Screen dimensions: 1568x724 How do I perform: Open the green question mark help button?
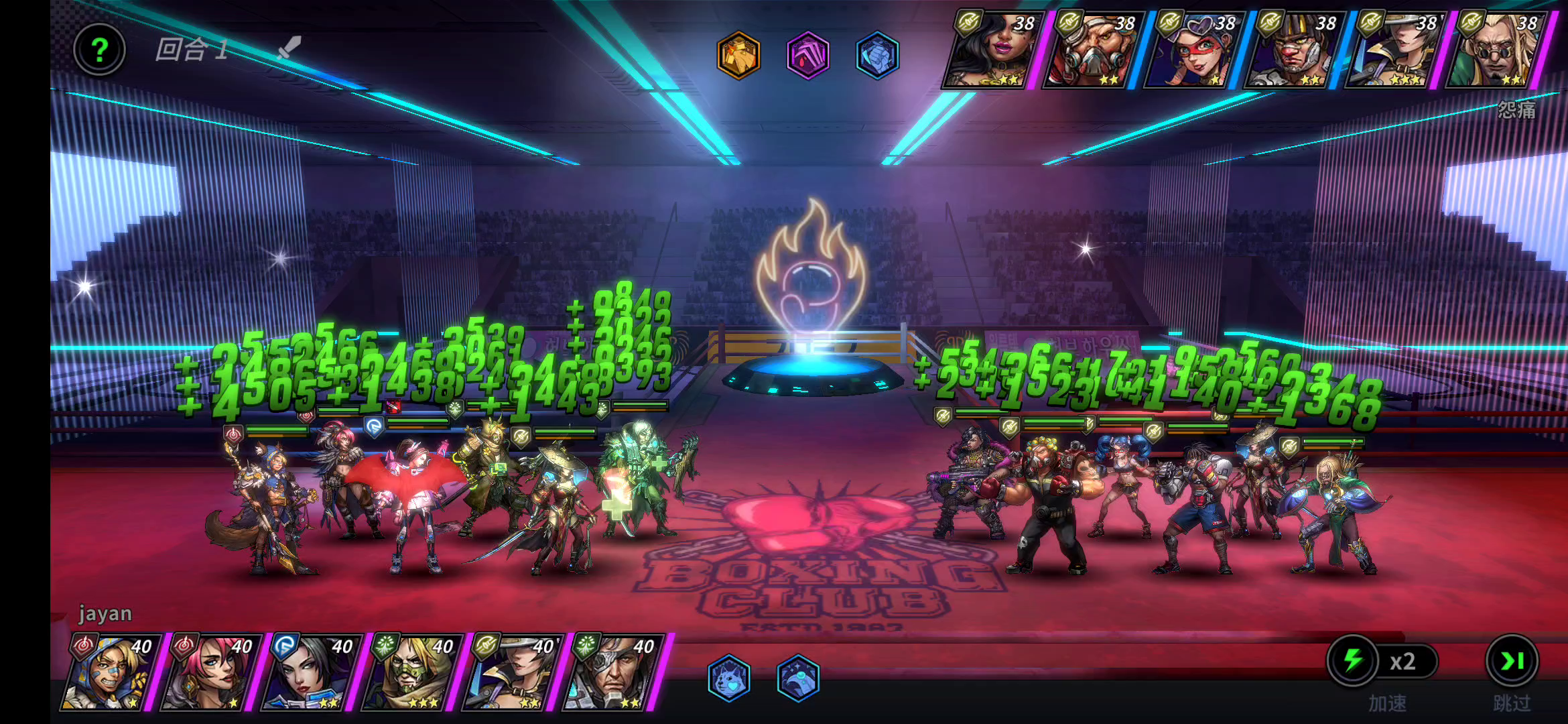click(99, 50)
